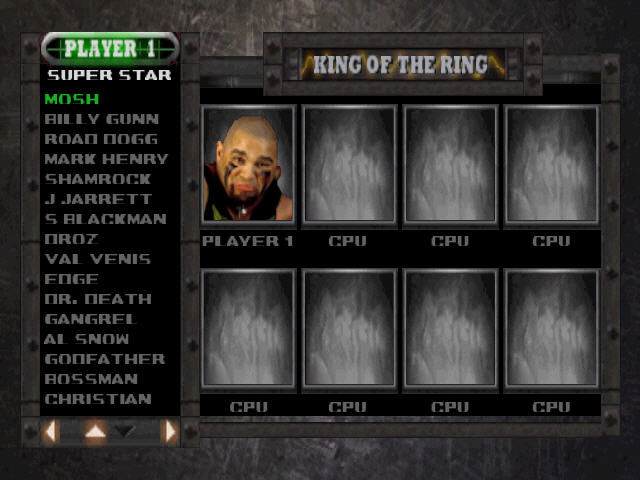Select S Blackman as your wrestler
The image size is (640, 480).
pyautogui.click(x=106, y=219)
